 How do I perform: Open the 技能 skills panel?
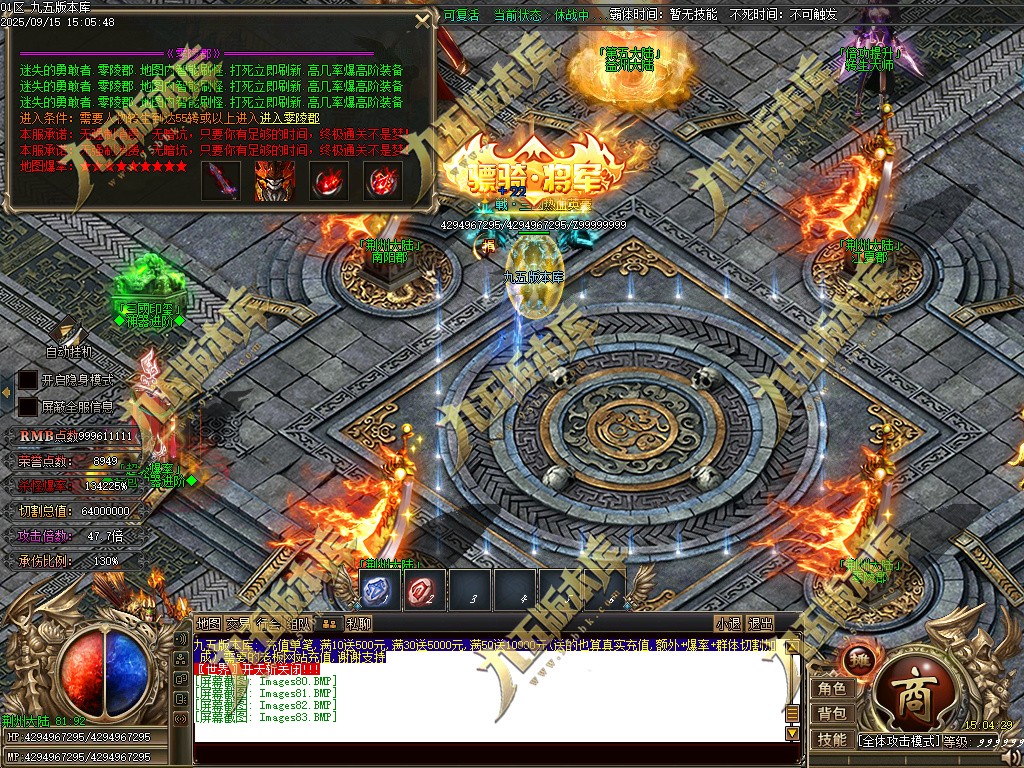click(x=832, y=739)
